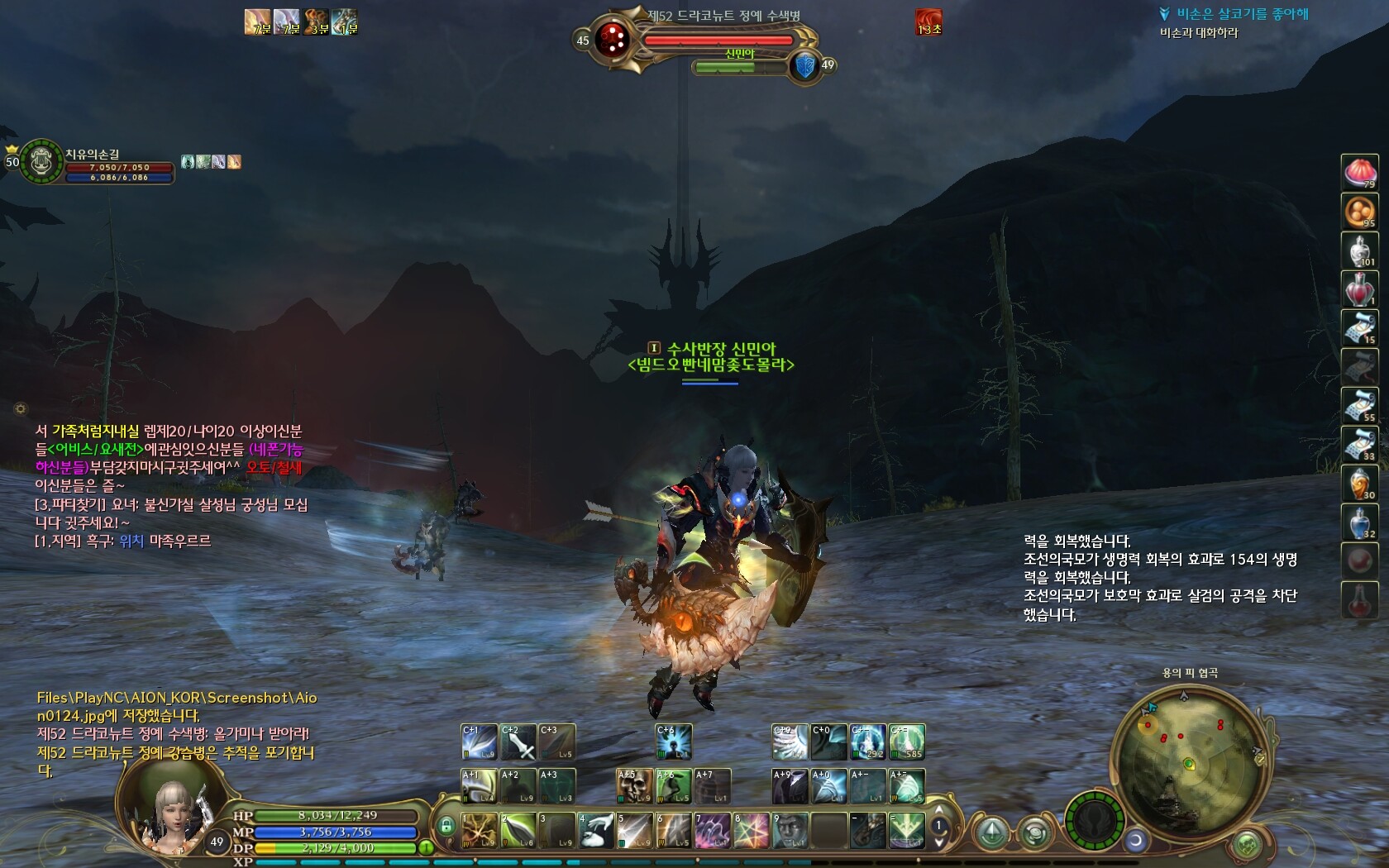Cast the glowing silhouette skill labeled C+6
The width and height of the screenshot is (1389, 868).
[x=674, y=742]
